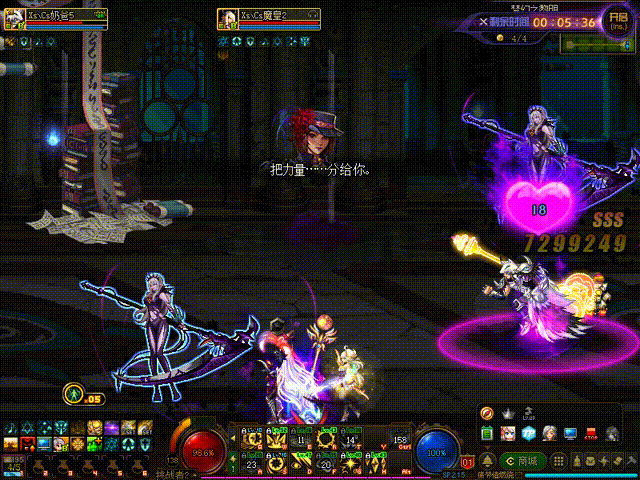
Task: Click the red 01 channel badge
Action: pyautogui.click(x=466, y=462)
